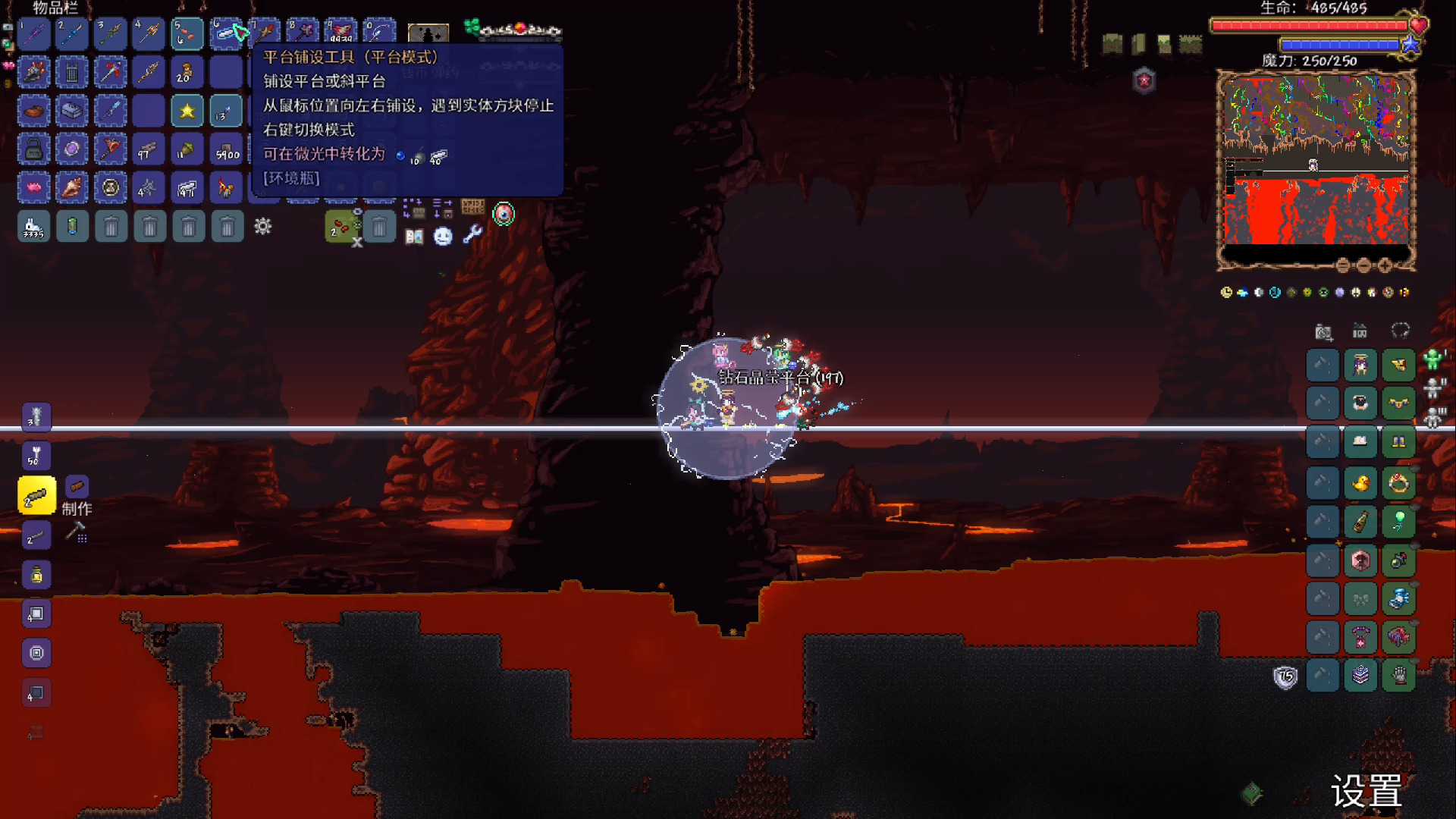The image size is (1456, 819).
Task: Select the pink piggy bank slot
Action: pyautogui.click(x=33, y=188)
